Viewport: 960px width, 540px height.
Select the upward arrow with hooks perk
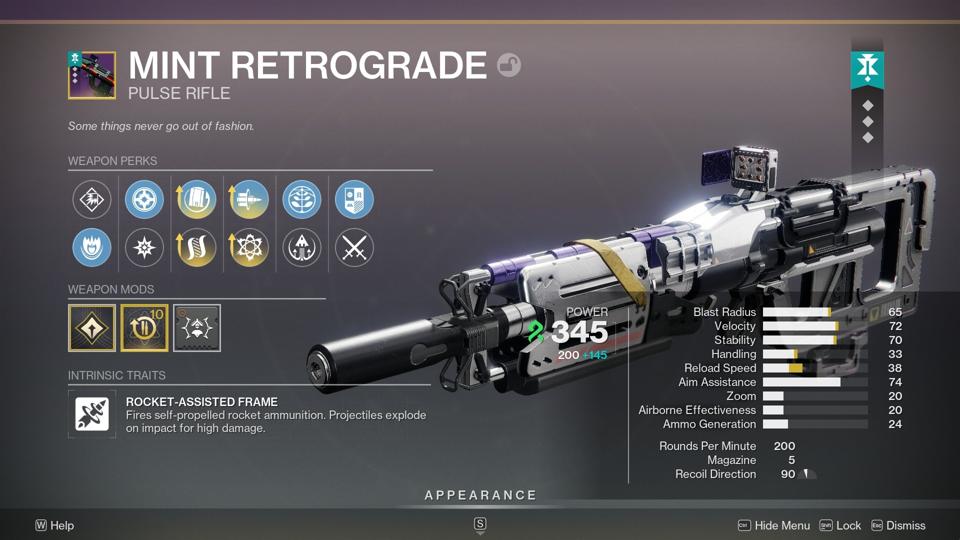pos(301,248)
